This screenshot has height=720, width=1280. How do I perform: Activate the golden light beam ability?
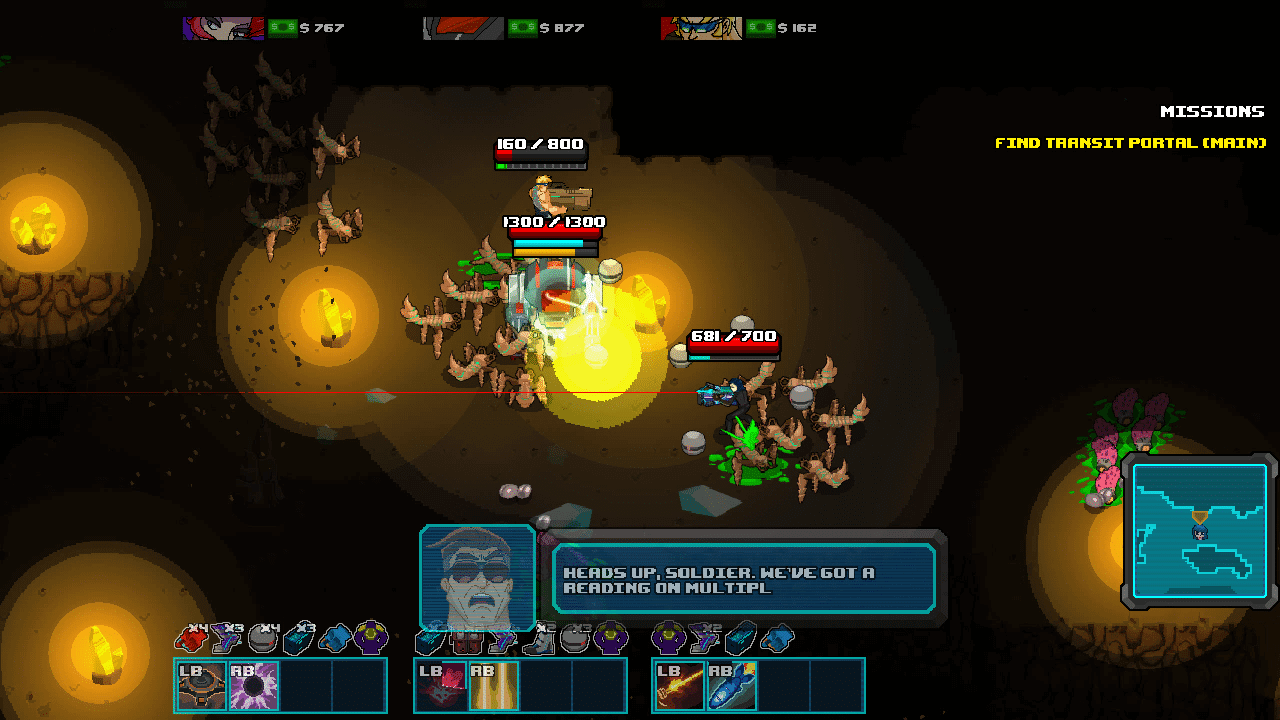493,686
